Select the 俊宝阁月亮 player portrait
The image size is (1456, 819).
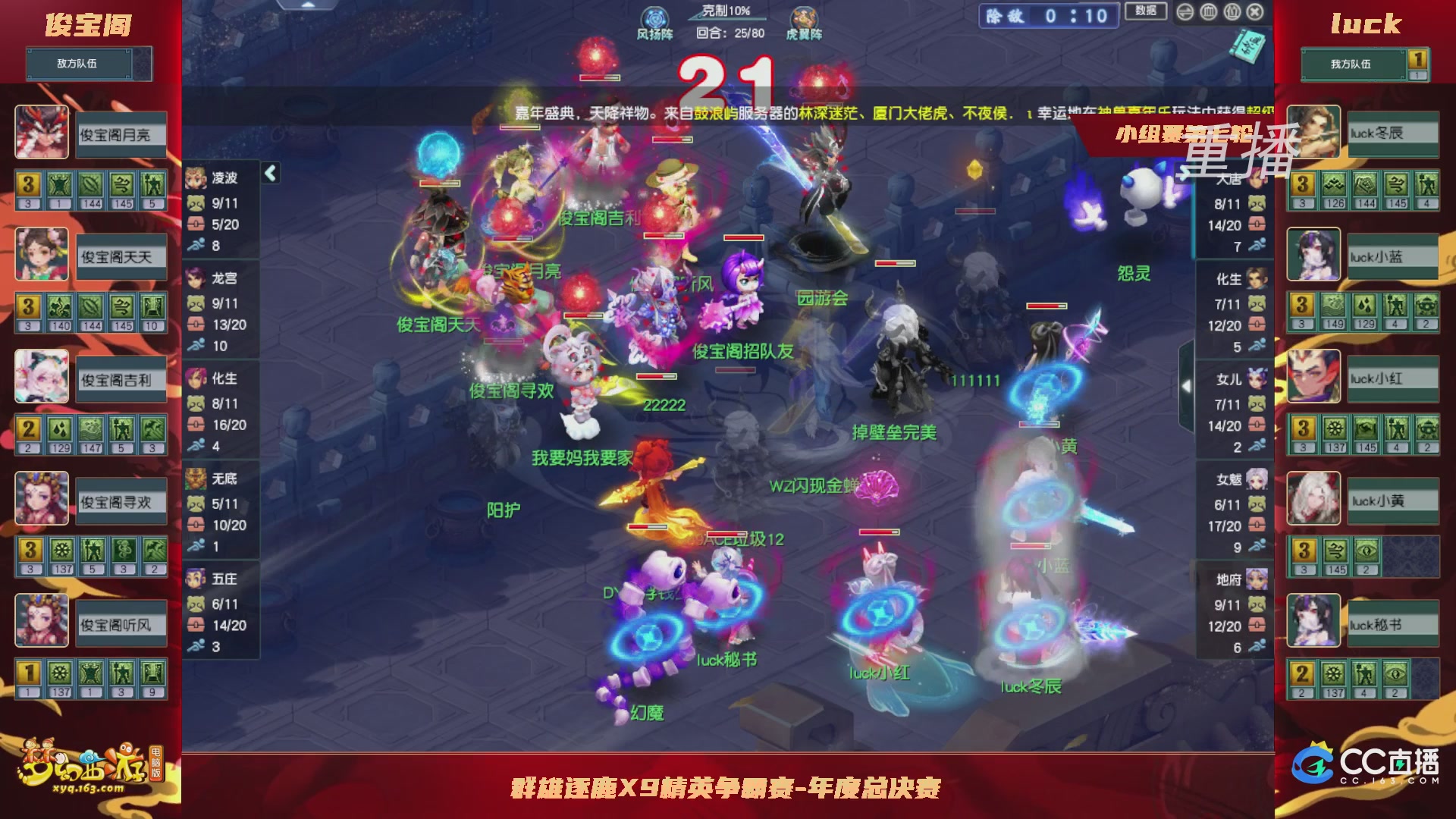pyautogui.click(x=42, y=133)
